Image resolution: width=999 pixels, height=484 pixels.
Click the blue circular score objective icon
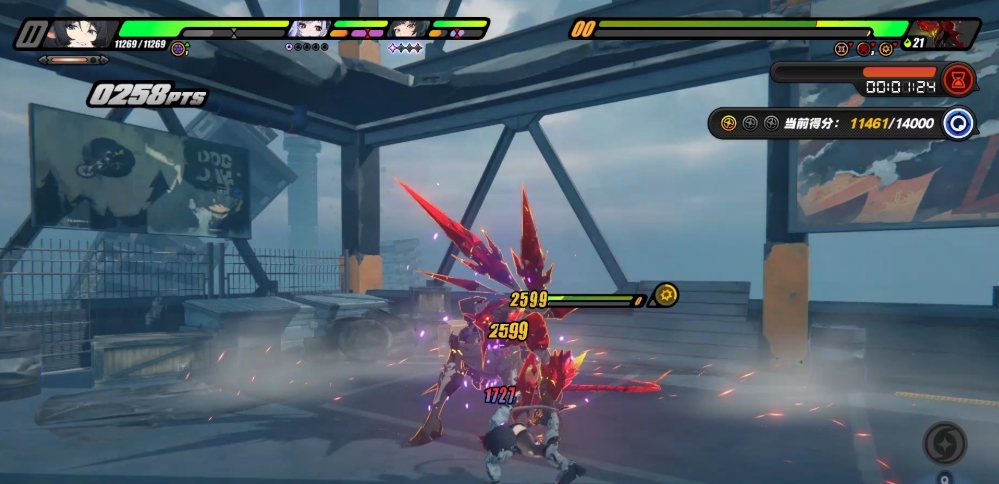tap(958, 124)
